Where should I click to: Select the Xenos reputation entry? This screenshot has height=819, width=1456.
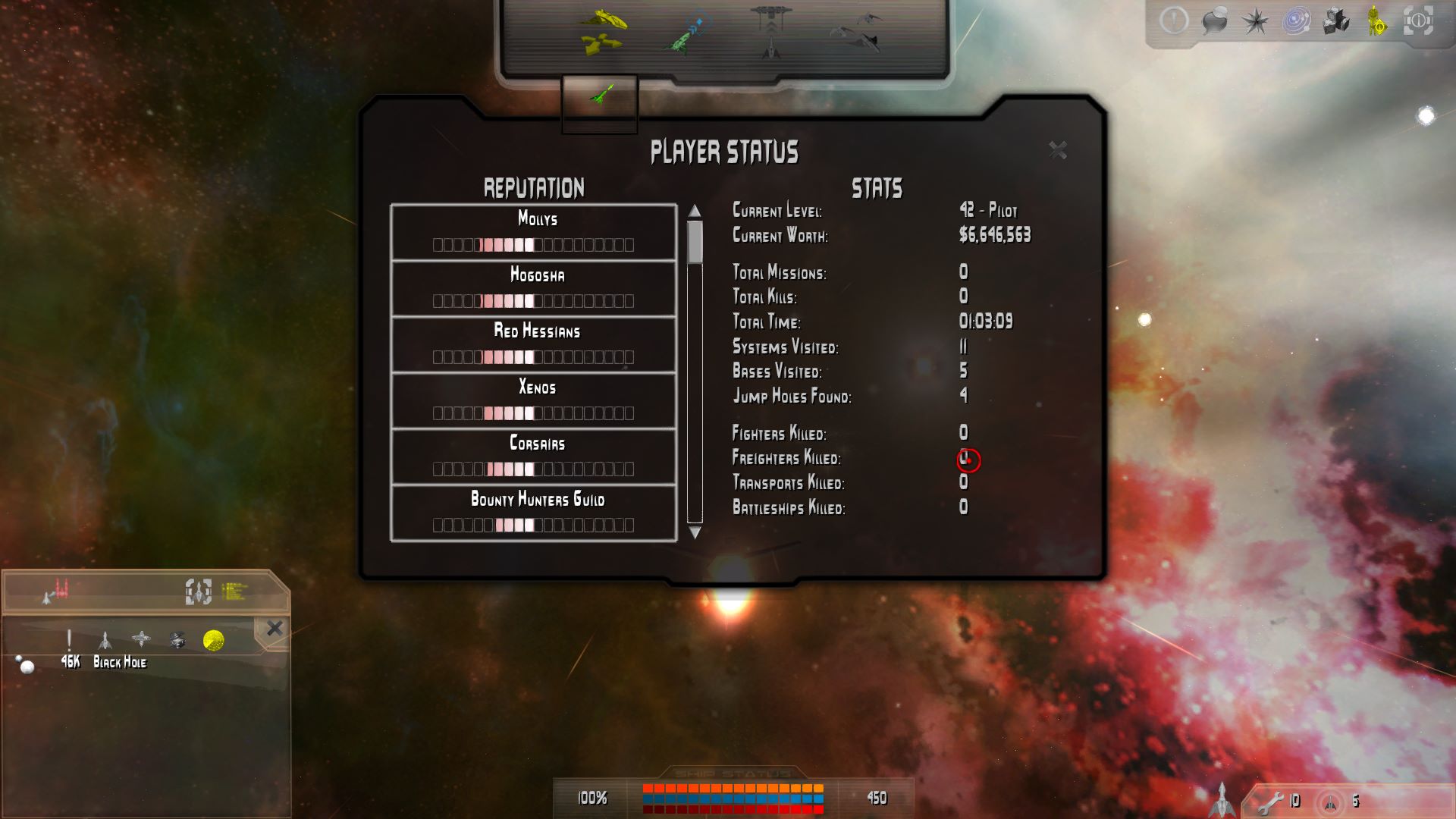(534, 400)
